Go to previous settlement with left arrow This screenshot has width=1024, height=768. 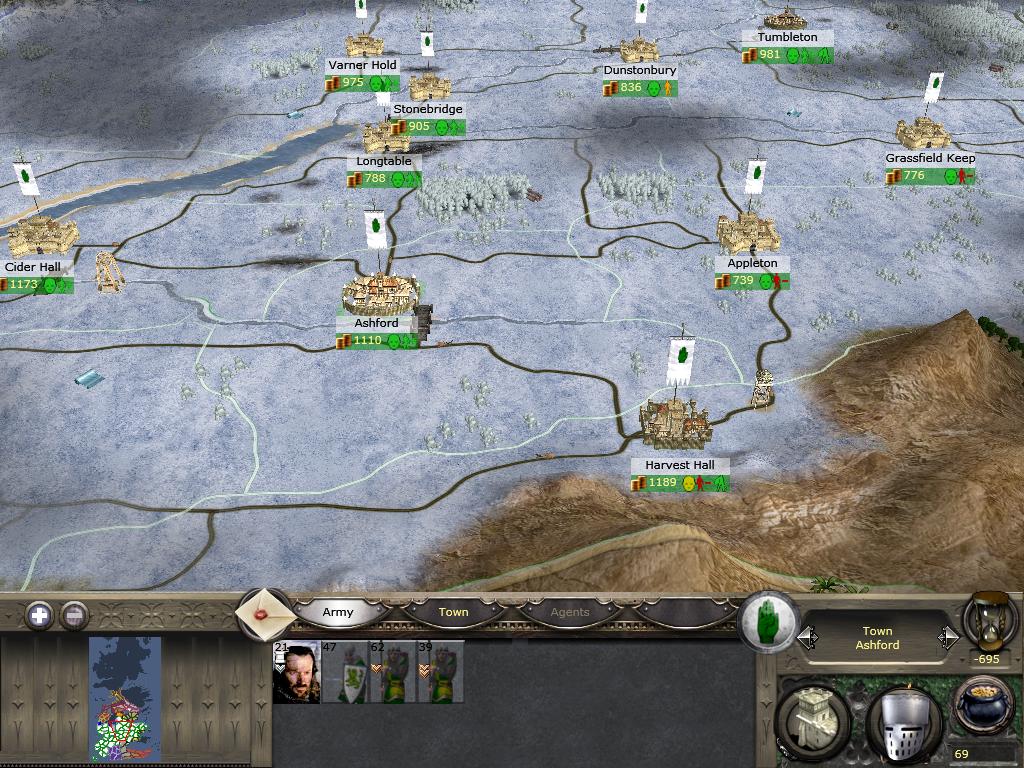coord(806,638)
